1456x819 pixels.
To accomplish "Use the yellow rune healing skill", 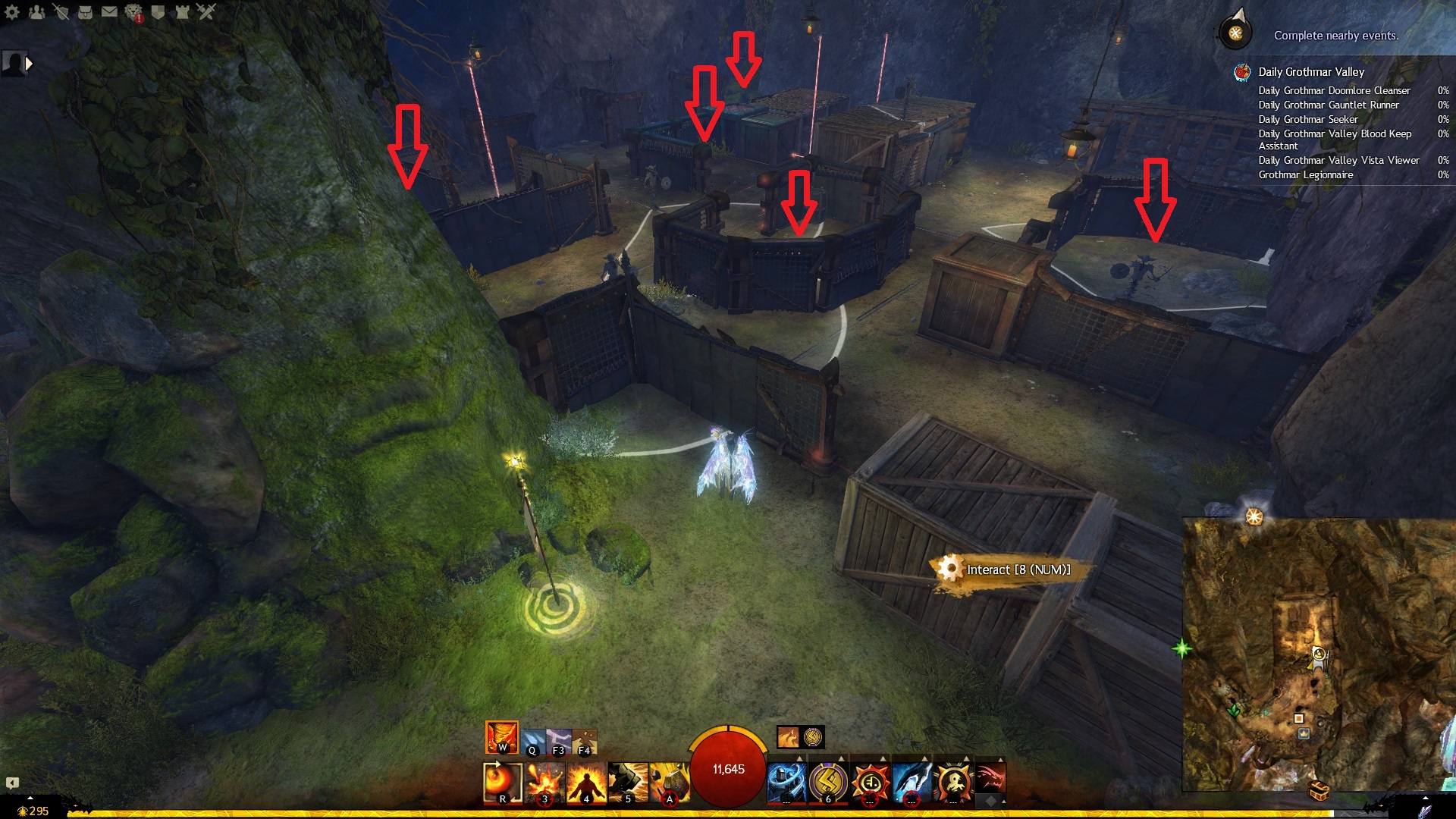I will (x=827, y=782).
